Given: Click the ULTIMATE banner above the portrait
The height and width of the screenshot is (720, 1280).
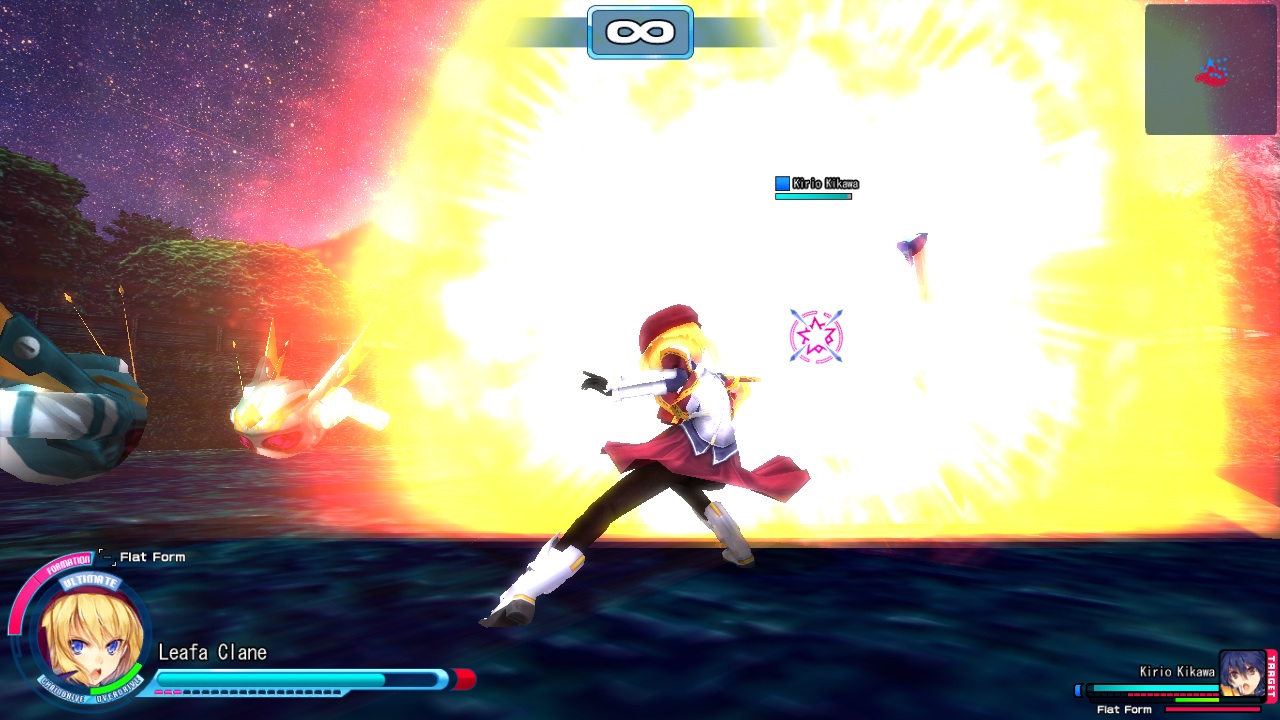Looking at the screenshot, I should point(88,581).
